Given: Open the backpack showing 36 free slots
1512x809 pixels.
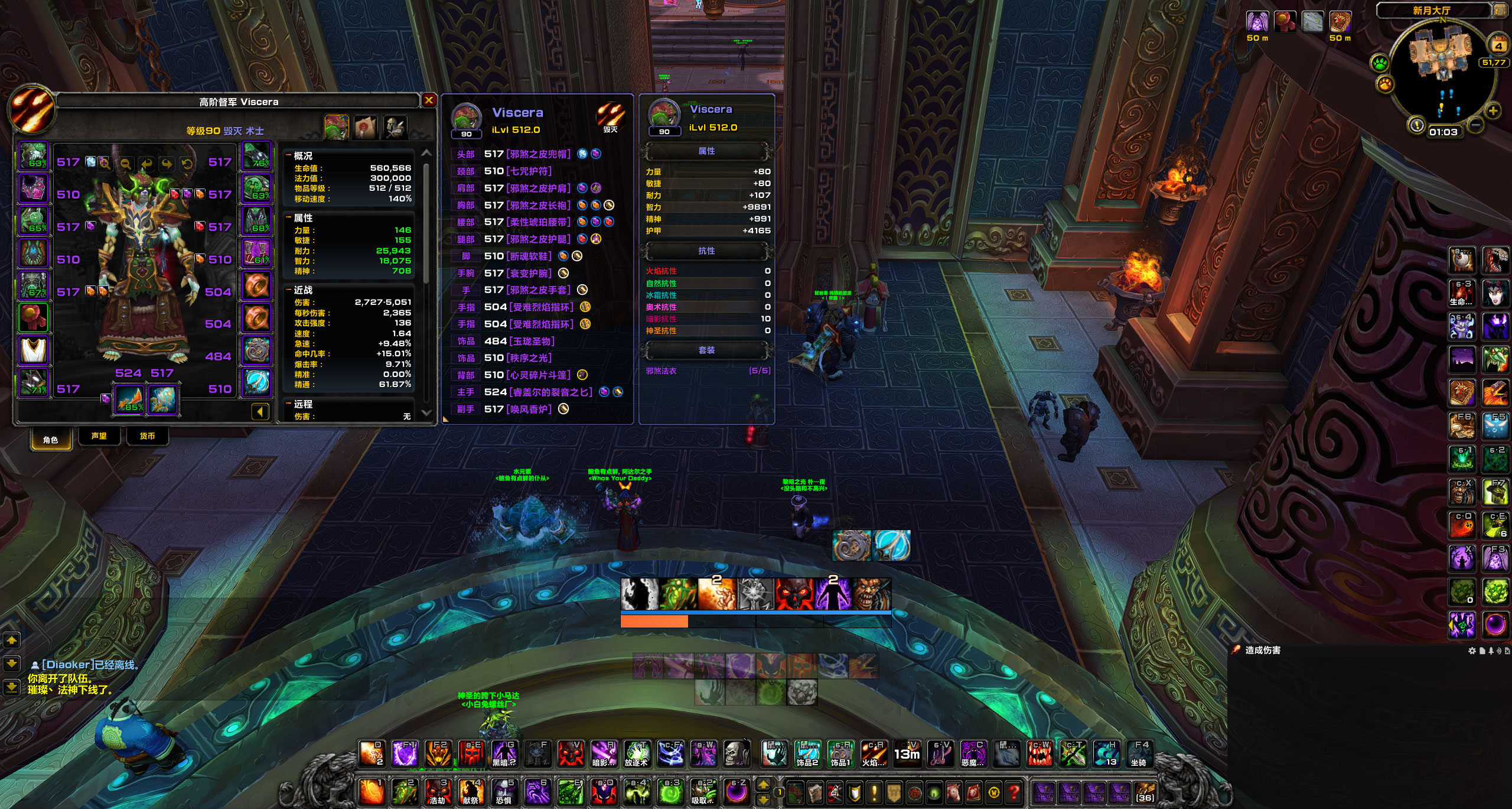Looking at the screenshot, I should 1144,791.
